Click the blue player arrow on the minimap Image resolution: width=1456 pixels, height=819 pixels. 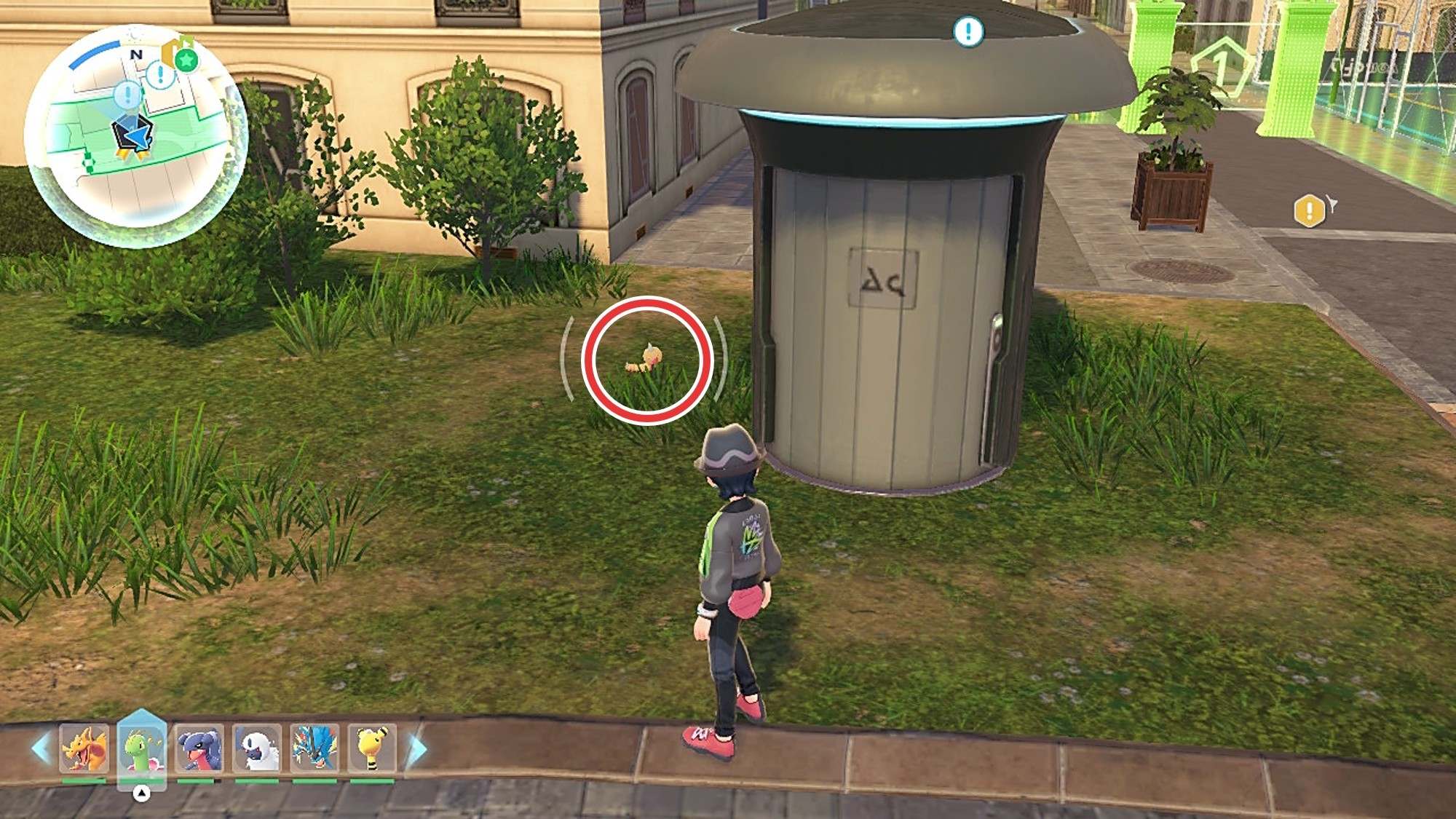tap(132, 133)
